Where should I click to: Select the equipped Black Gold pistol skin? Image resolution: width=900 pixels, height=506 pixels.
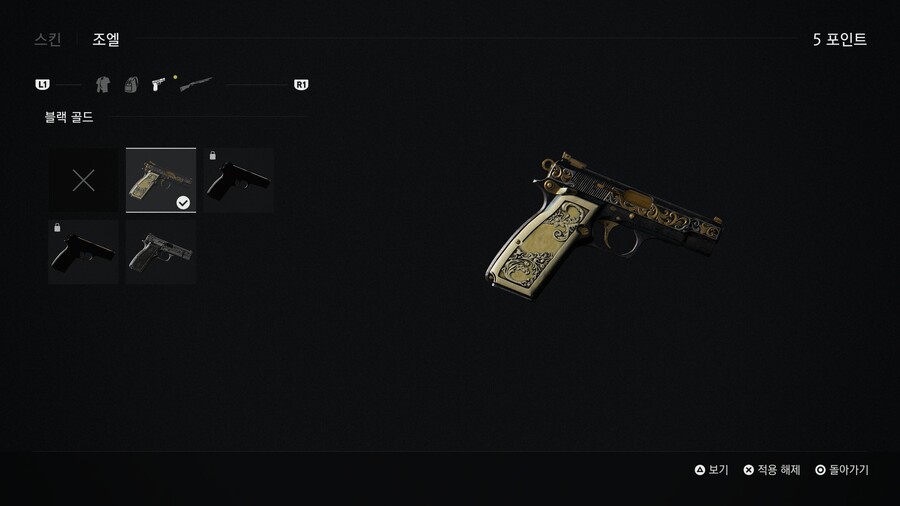coord(161,180)
